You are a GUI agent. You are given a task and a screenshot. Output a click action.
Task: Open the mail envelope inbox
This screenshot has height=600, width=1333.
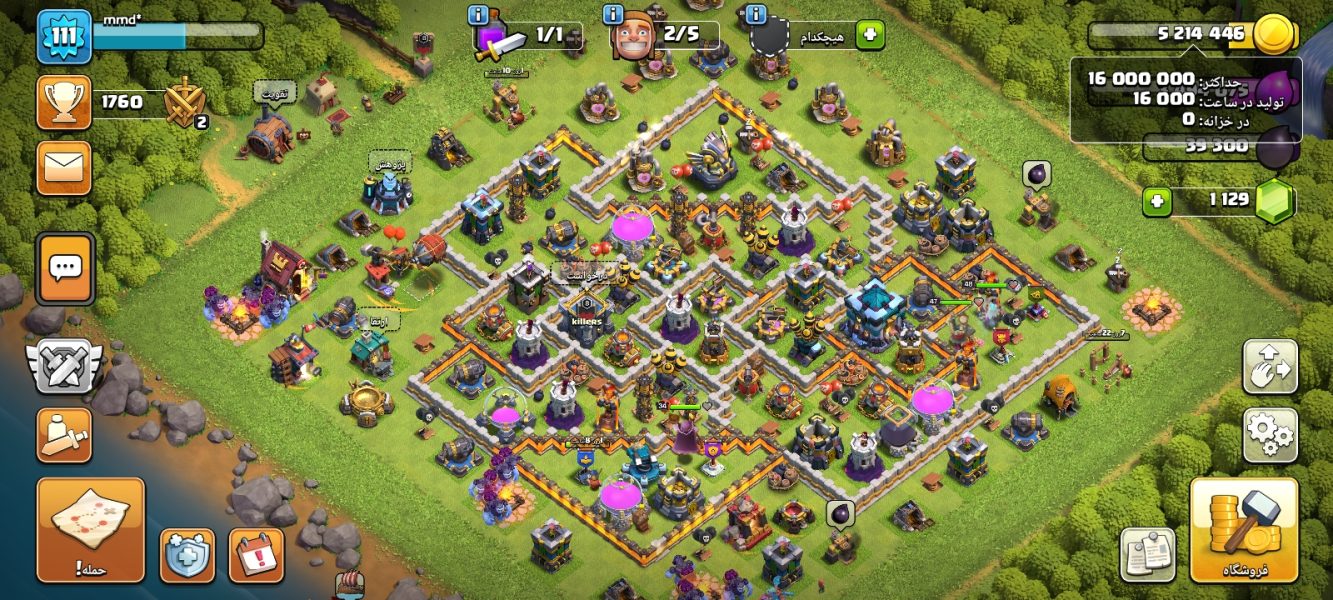(64, 167)
